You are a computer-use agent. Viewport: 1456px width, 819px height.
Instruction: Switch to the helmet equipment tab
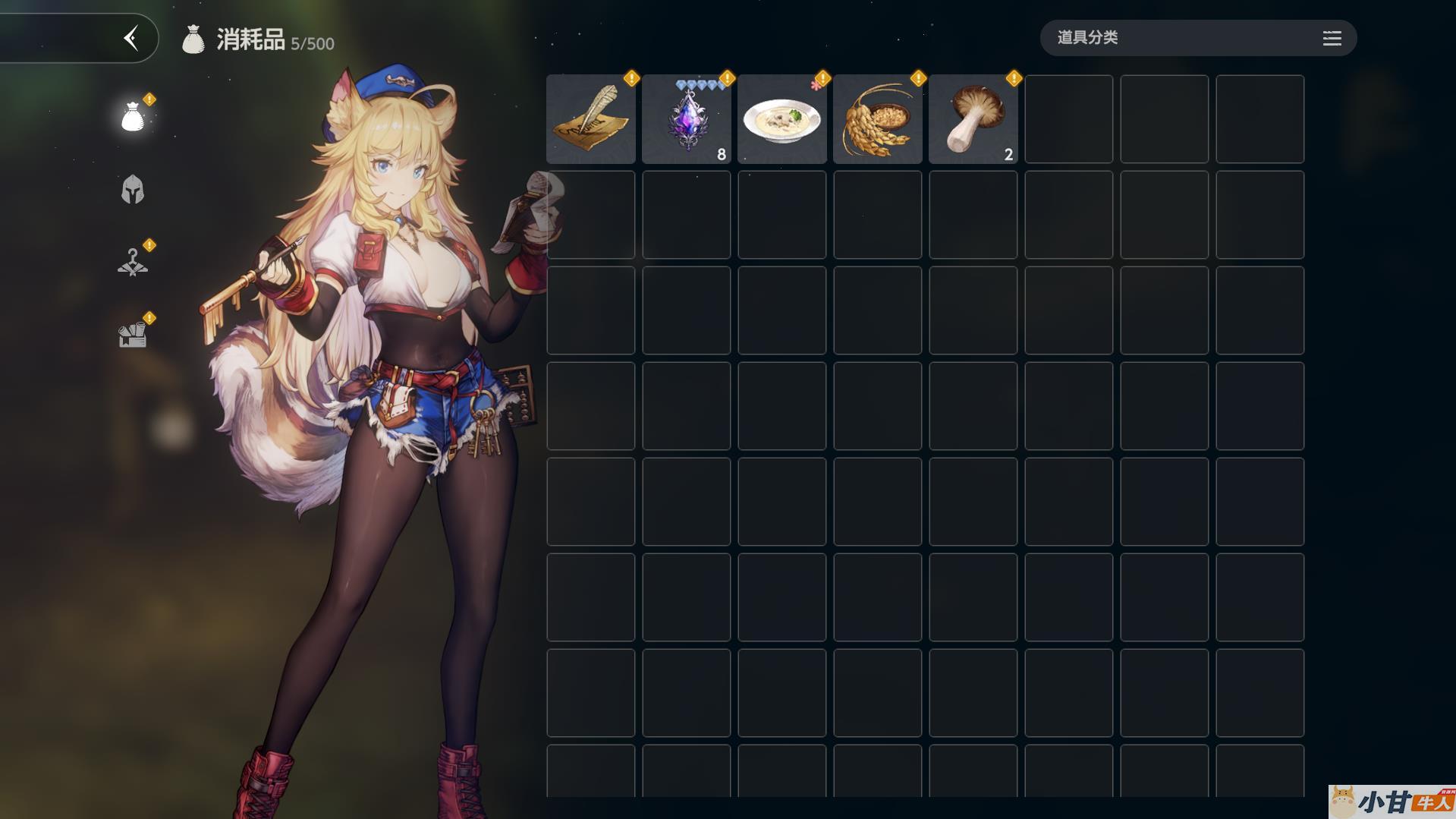(133, 190)
